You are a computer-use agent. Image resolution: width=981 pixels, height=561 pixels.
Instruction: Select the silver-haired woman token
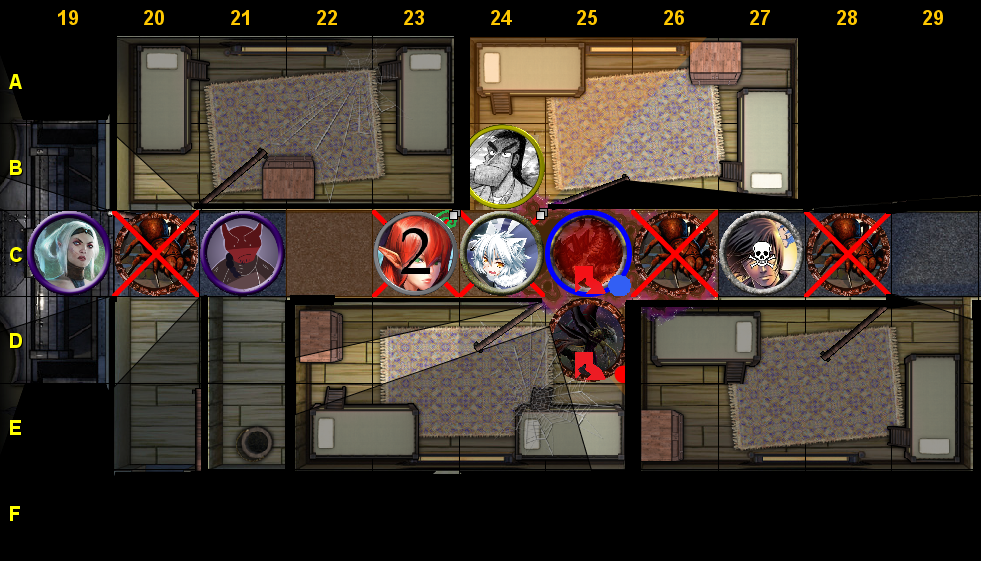tap(68, 254)
